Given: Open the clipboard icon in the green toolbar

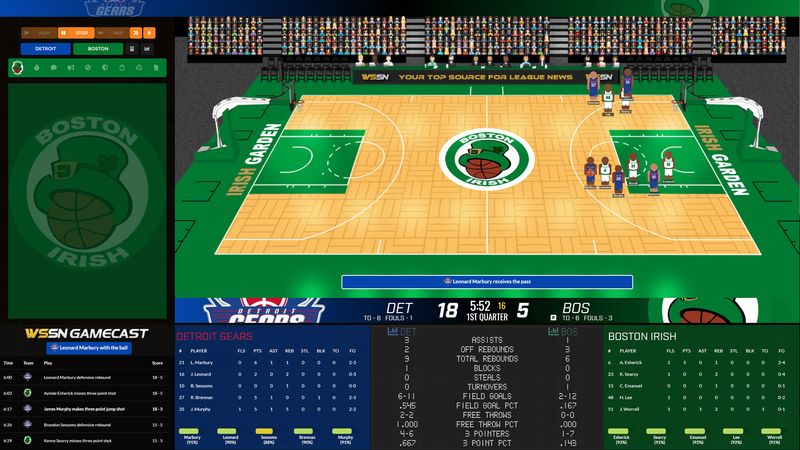Looking at the screenshot, I should [121, 68].
